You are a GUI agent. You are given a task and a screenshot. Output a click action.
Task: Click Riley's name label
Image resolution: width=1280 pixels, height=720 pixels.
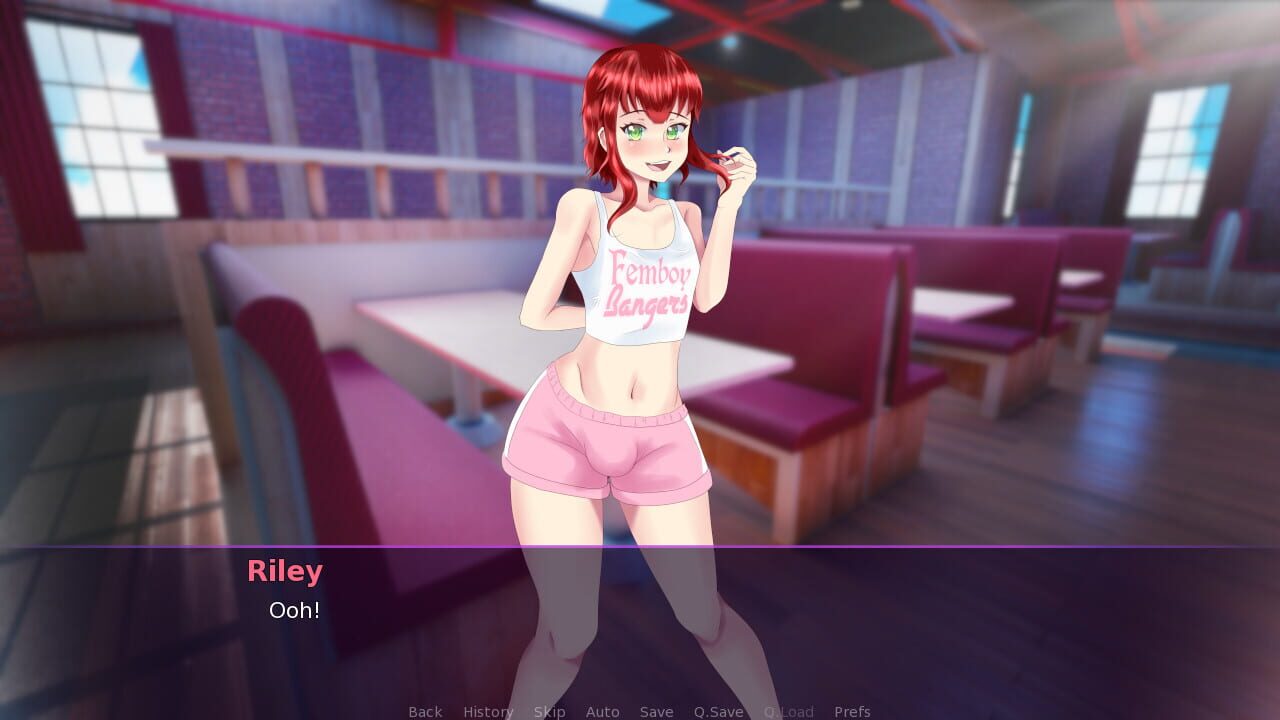click(x=285, y=571)
